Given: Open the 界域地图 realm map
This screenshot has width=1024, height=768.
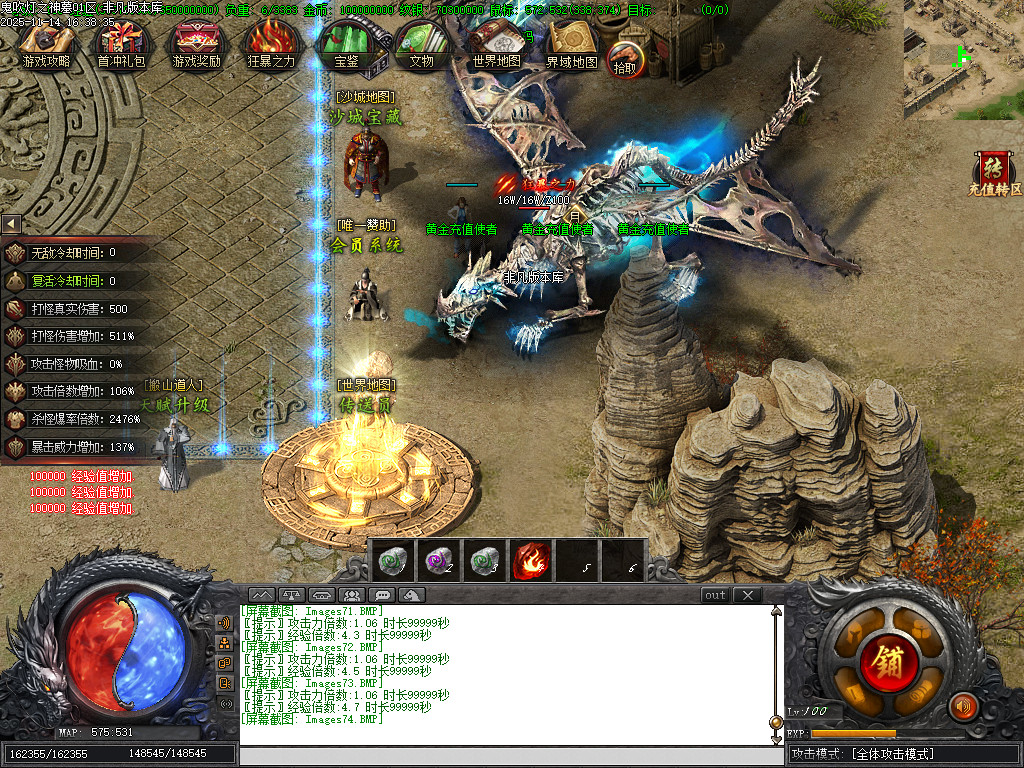Looking at the screenshot, I should point(571,45).
